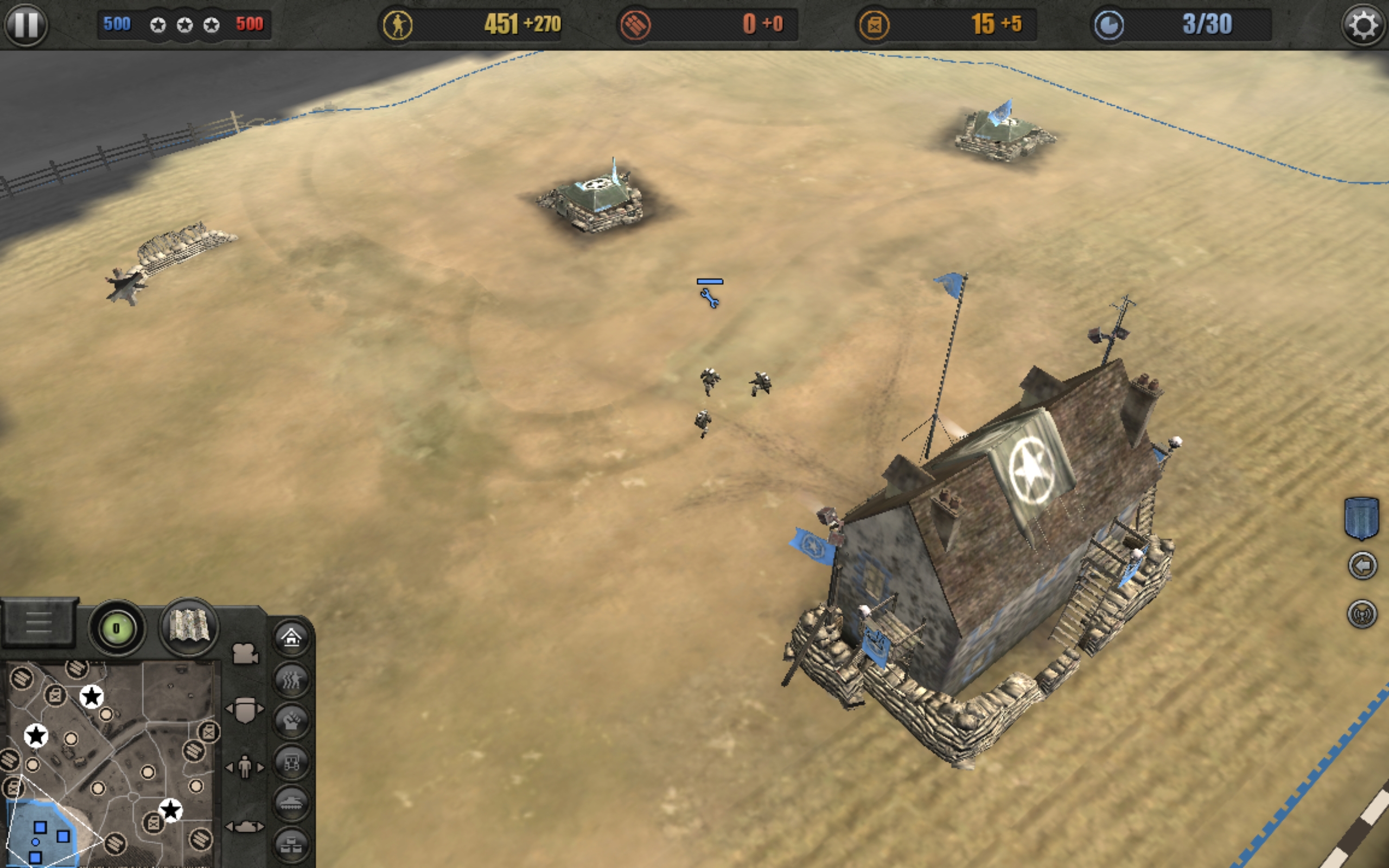Select the headquarters house button
This screenshot has width=1389, height=868.
291,637
